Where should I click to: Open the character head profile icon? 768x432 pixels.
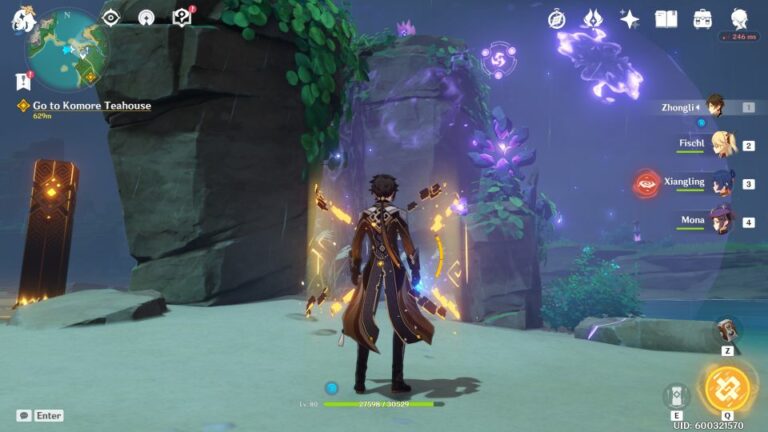[739, 19]
